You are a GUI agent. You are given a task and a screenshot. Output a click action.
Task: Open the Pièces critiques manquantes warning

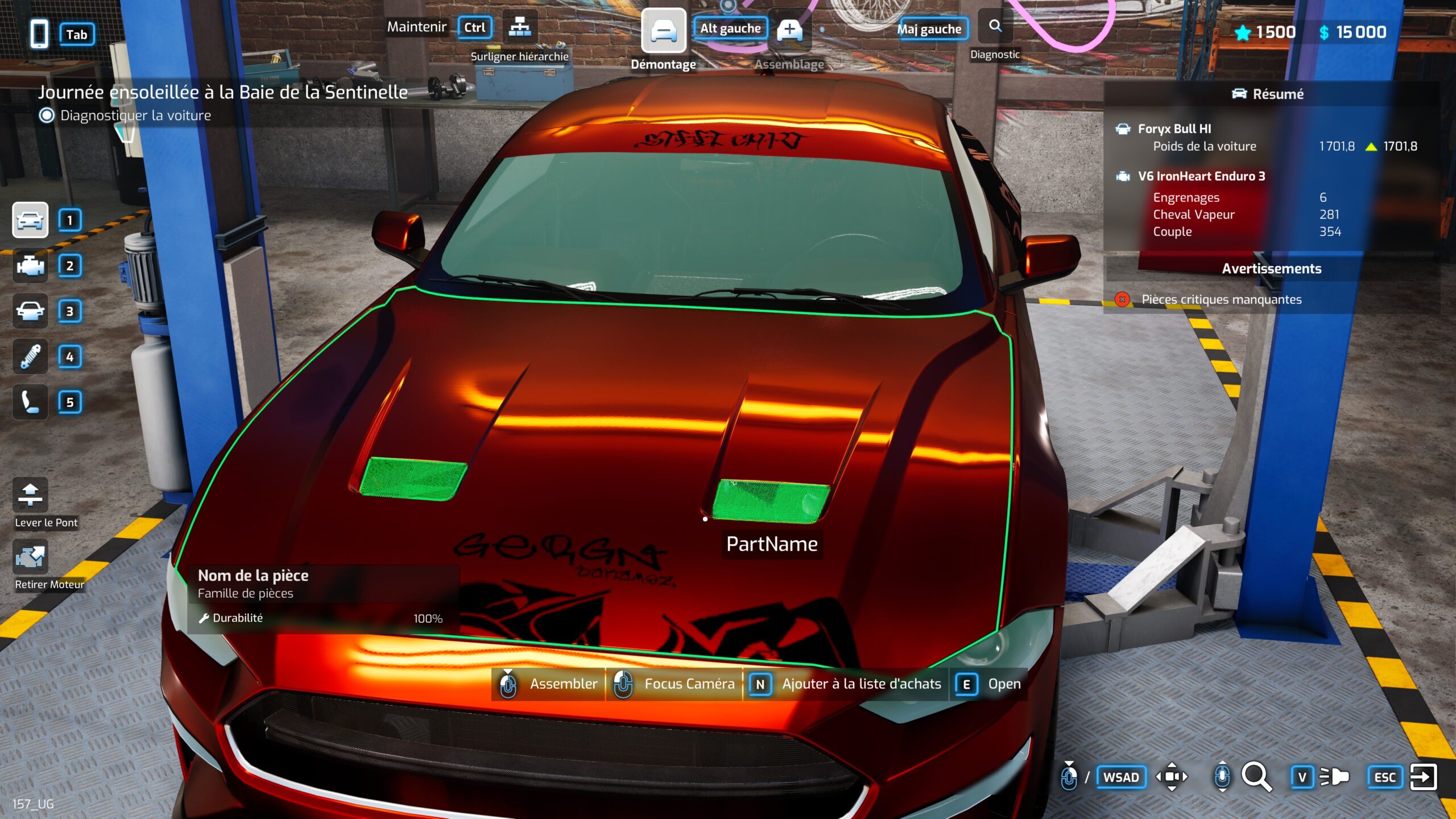(1221, 299)
